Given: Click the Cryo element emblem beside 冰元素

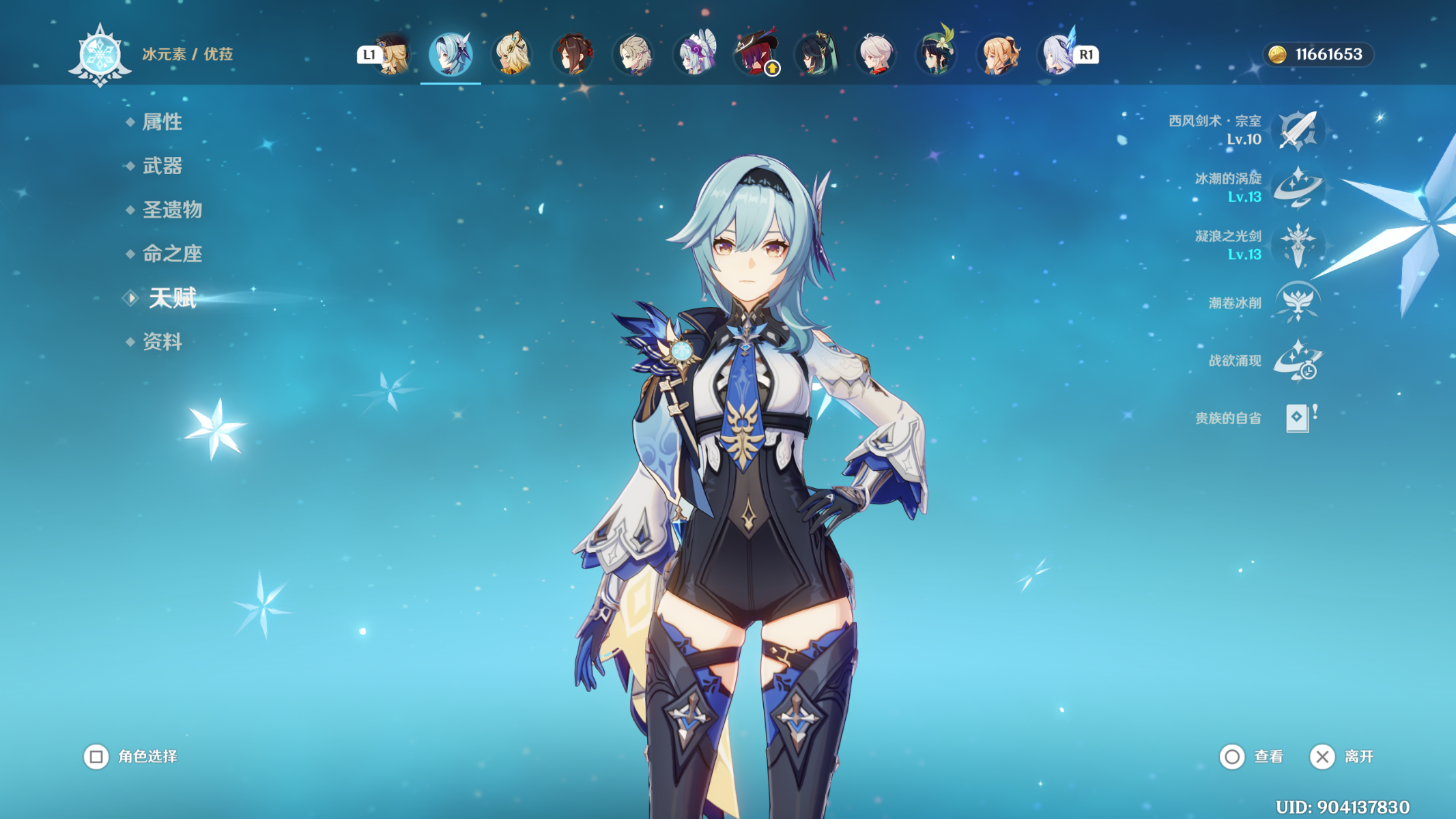Looking at the screenshot, I should pos(100,55).
